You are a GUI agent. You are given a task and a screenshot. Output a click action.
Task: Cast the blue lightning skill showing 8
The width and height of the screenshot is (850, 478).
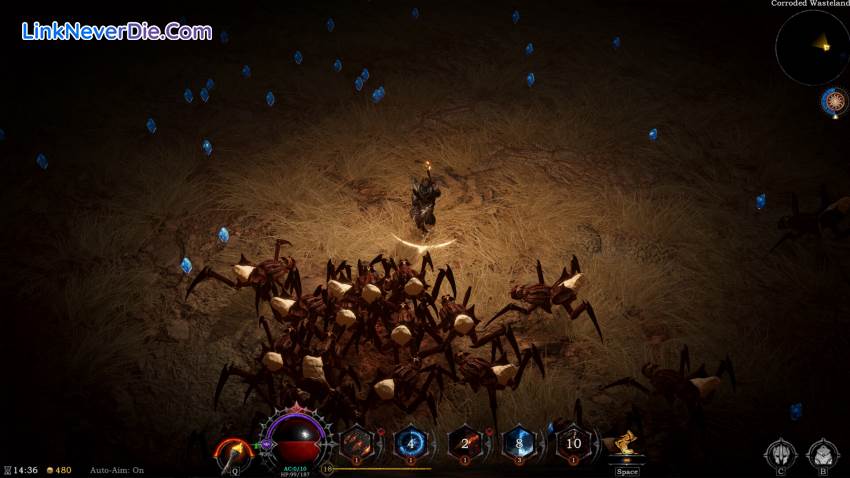519,443
